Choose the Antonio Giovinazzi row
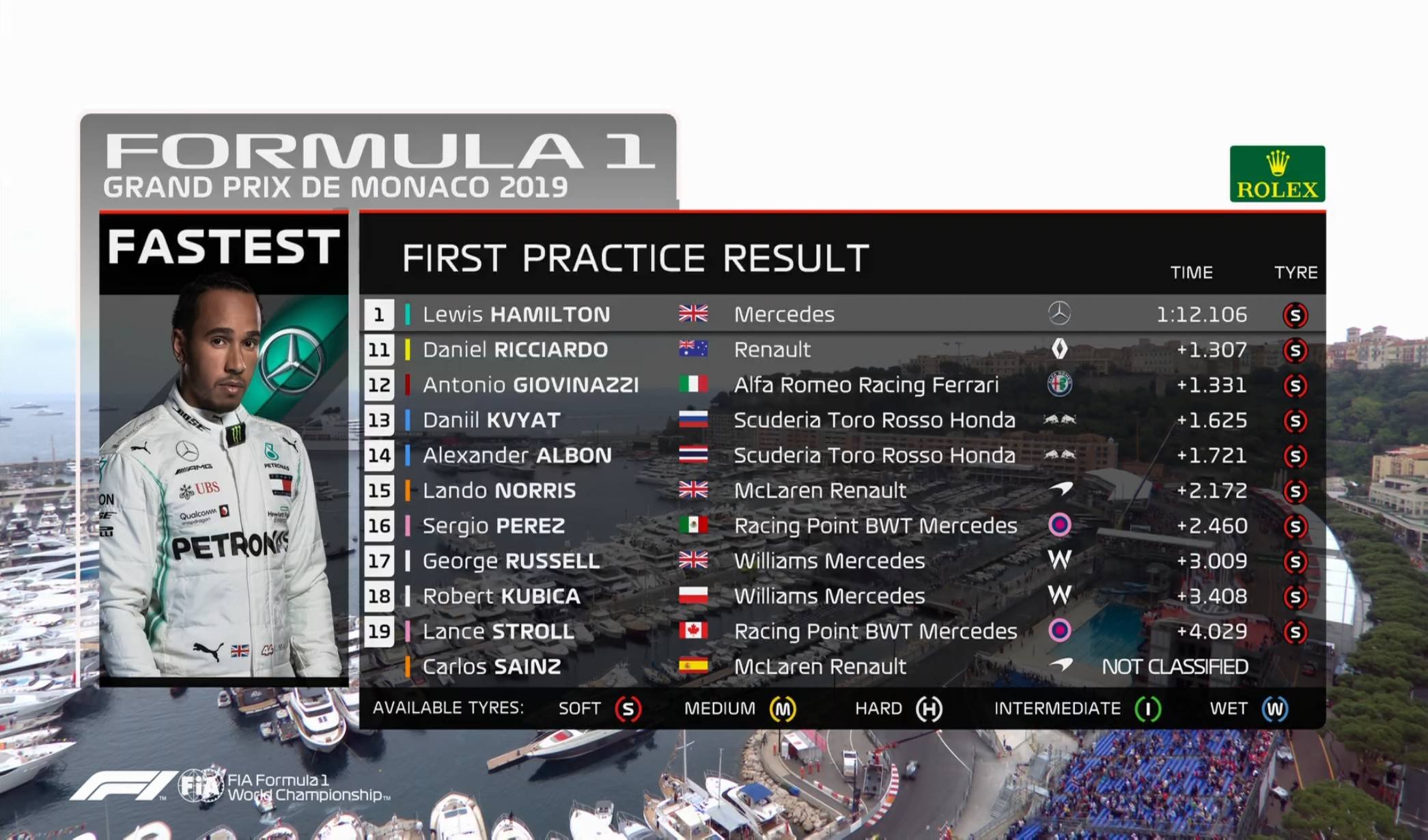Screen dimensions: 1428x840 pos(841,385)
